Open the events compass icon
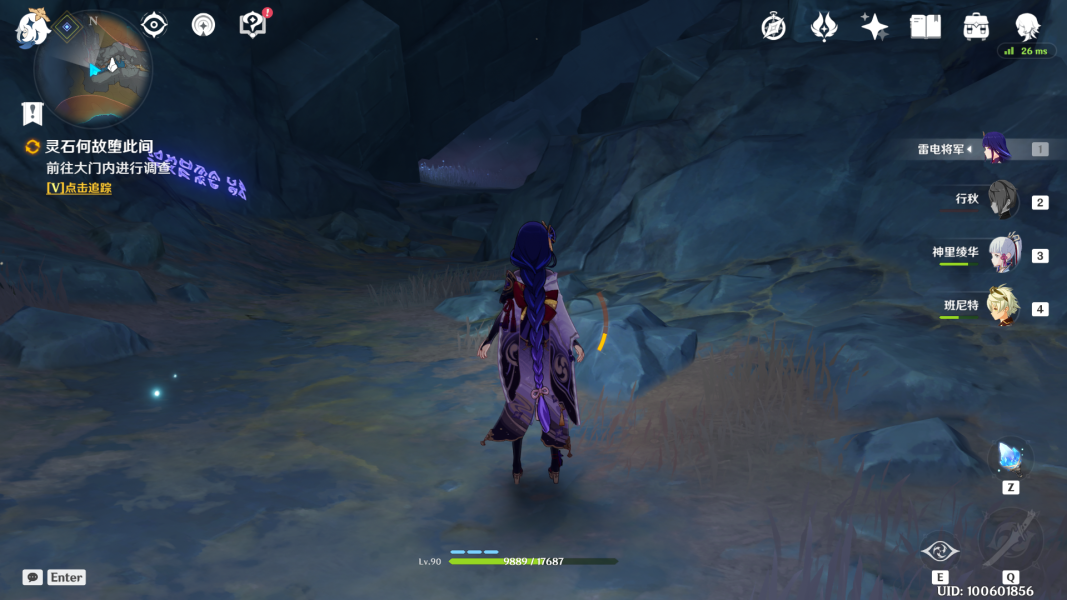This screenshot has width=1067, height=600. tap(773, 27)
